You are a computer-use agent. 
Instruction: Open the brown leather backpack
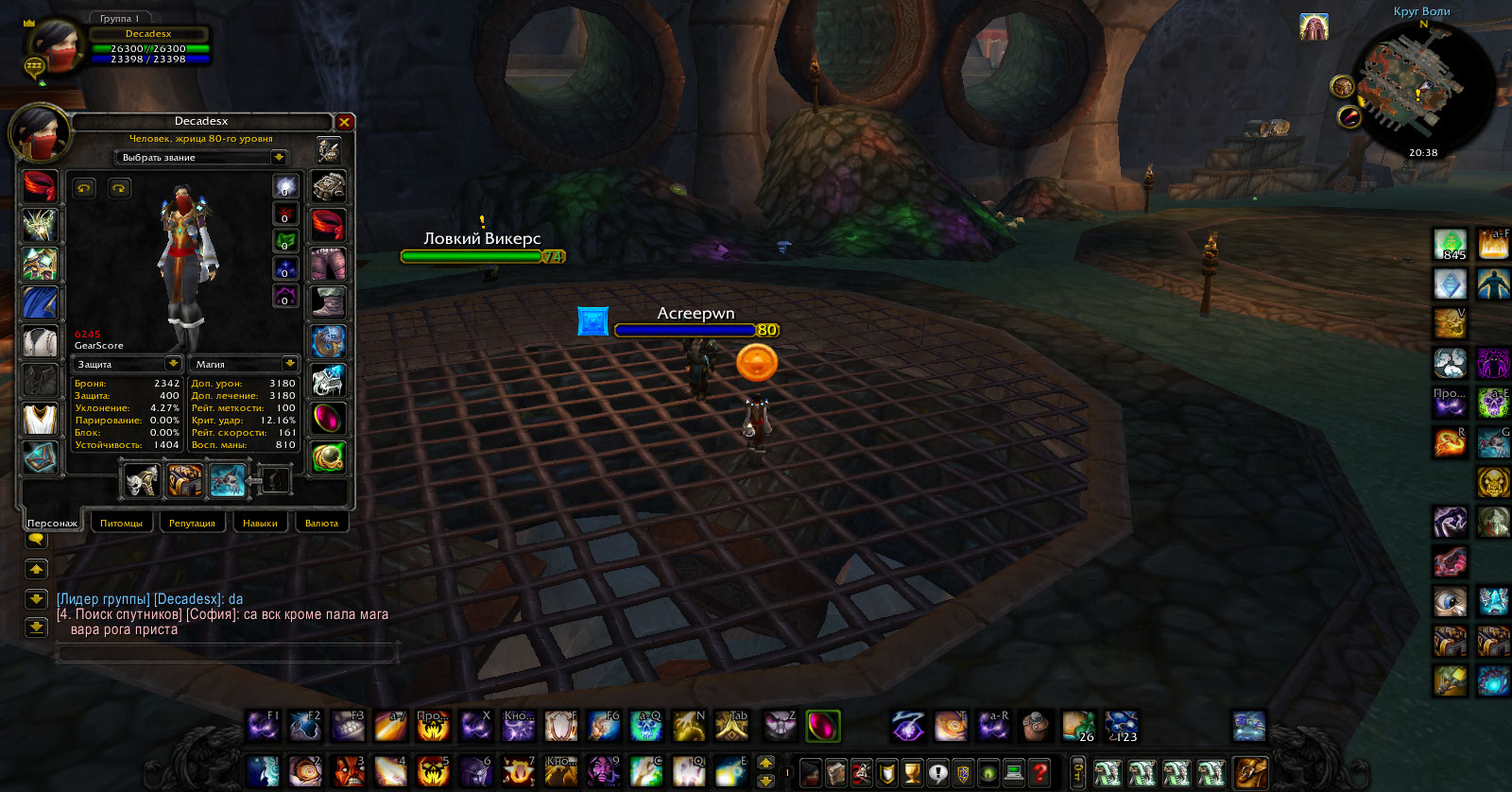coord(1250,773)
